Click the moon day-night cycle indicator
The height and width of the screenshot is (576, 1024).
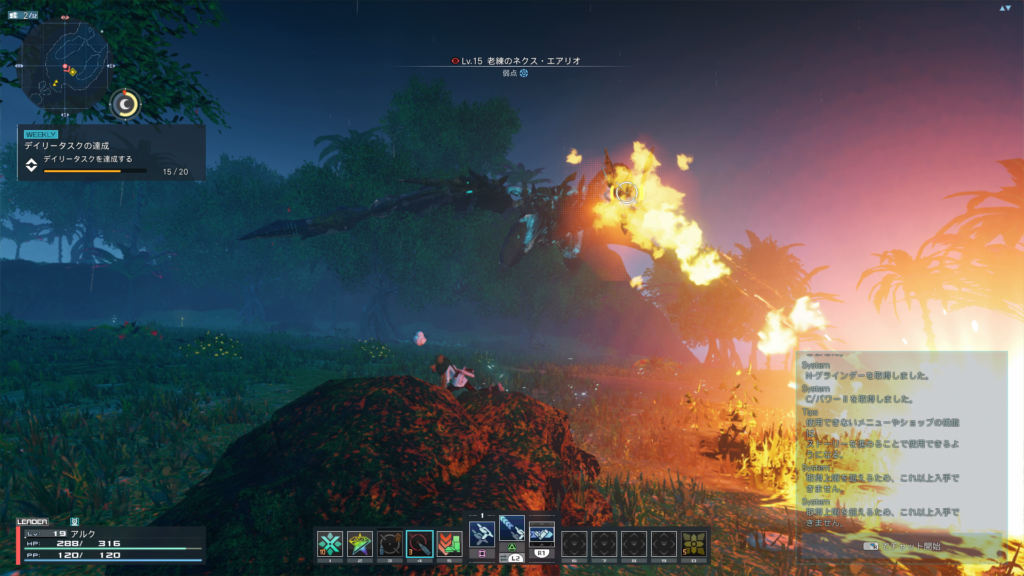126,102
